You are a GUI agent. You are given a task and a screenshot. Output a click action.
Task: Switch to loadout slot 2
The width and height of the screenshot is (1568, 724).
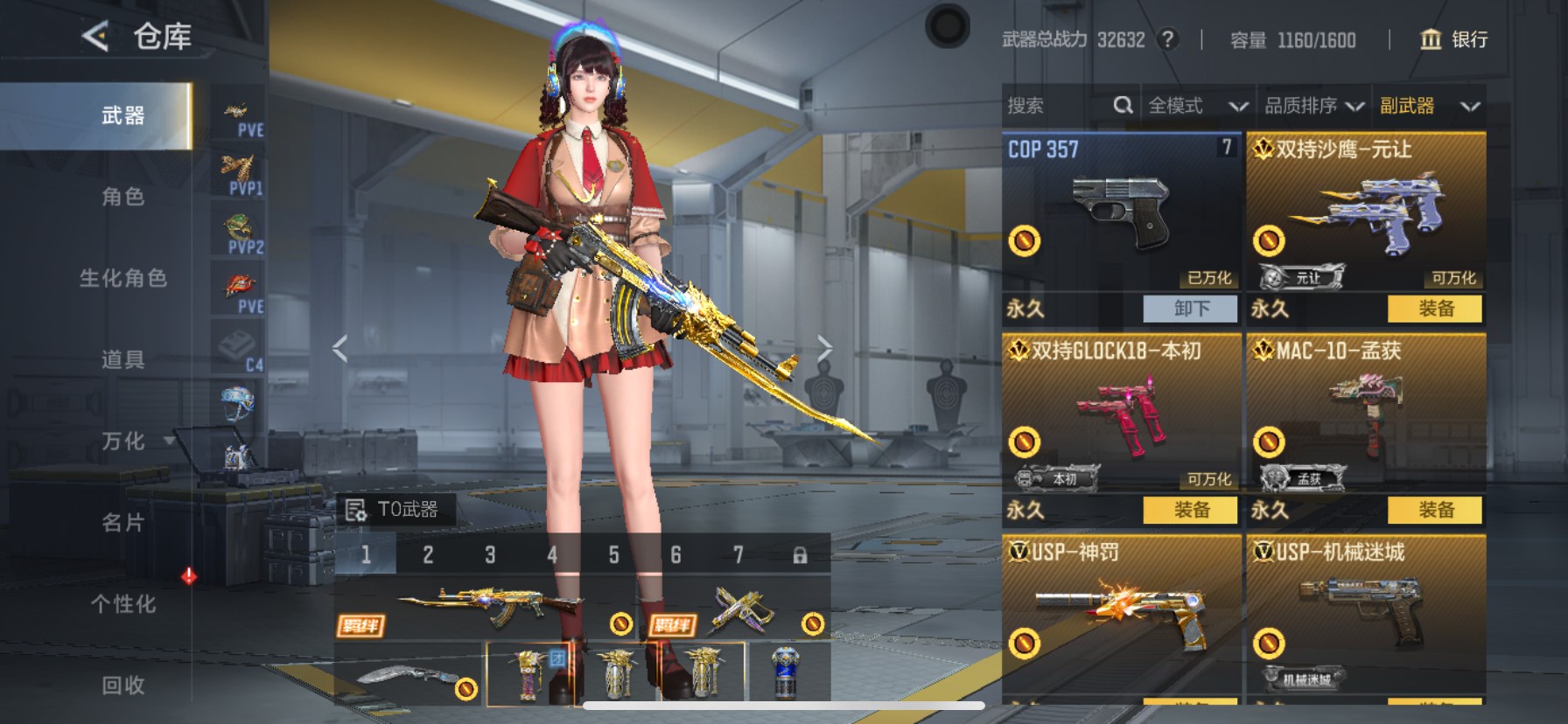click(428, 555)
